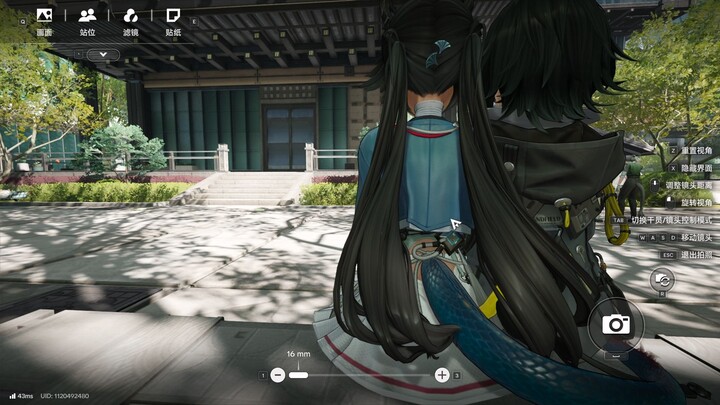Flip the camera with the switch-camera icon
The image size is (720, 405).
tap(661, 283)
